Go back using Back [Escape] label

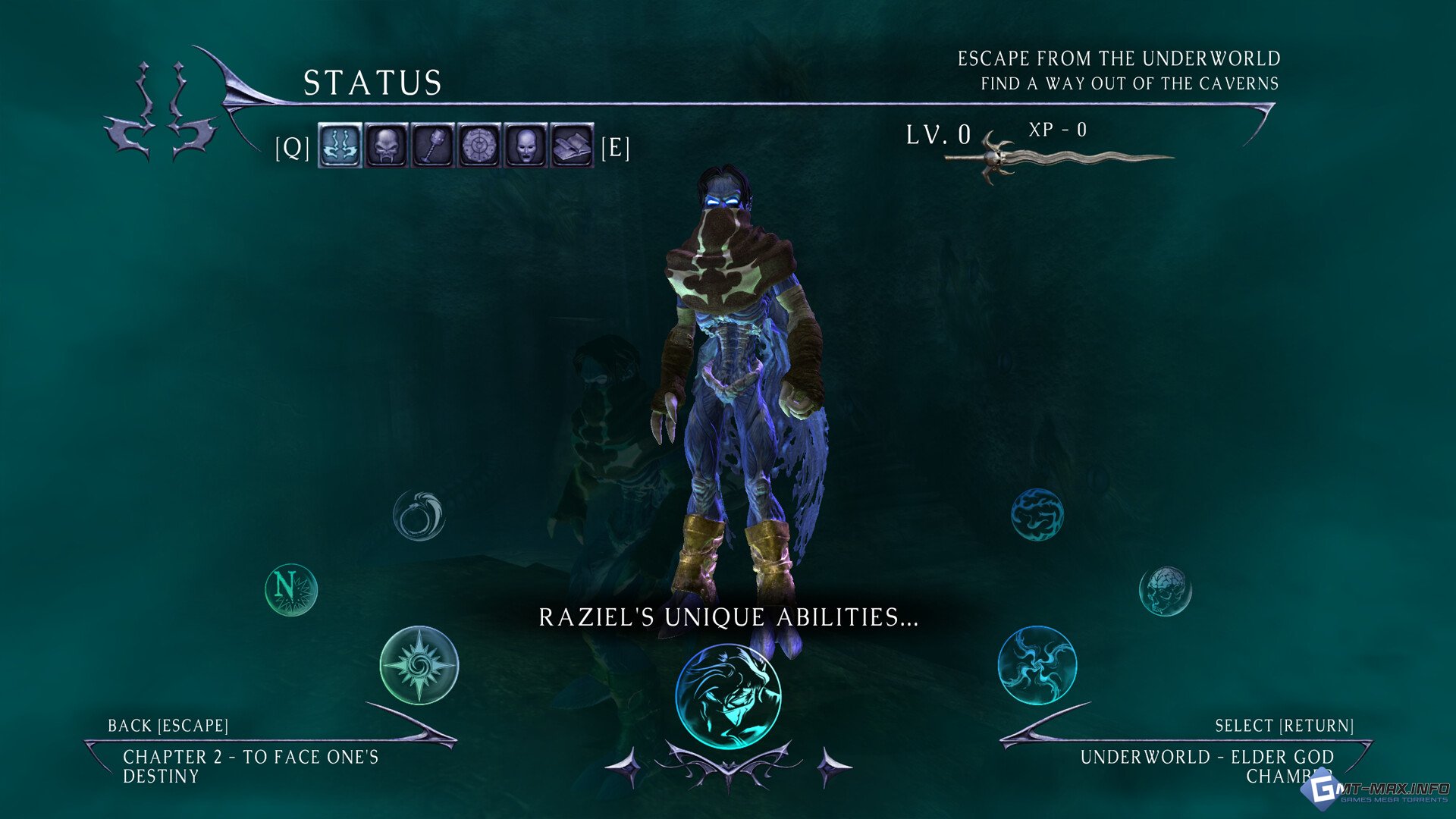[168, 726]
